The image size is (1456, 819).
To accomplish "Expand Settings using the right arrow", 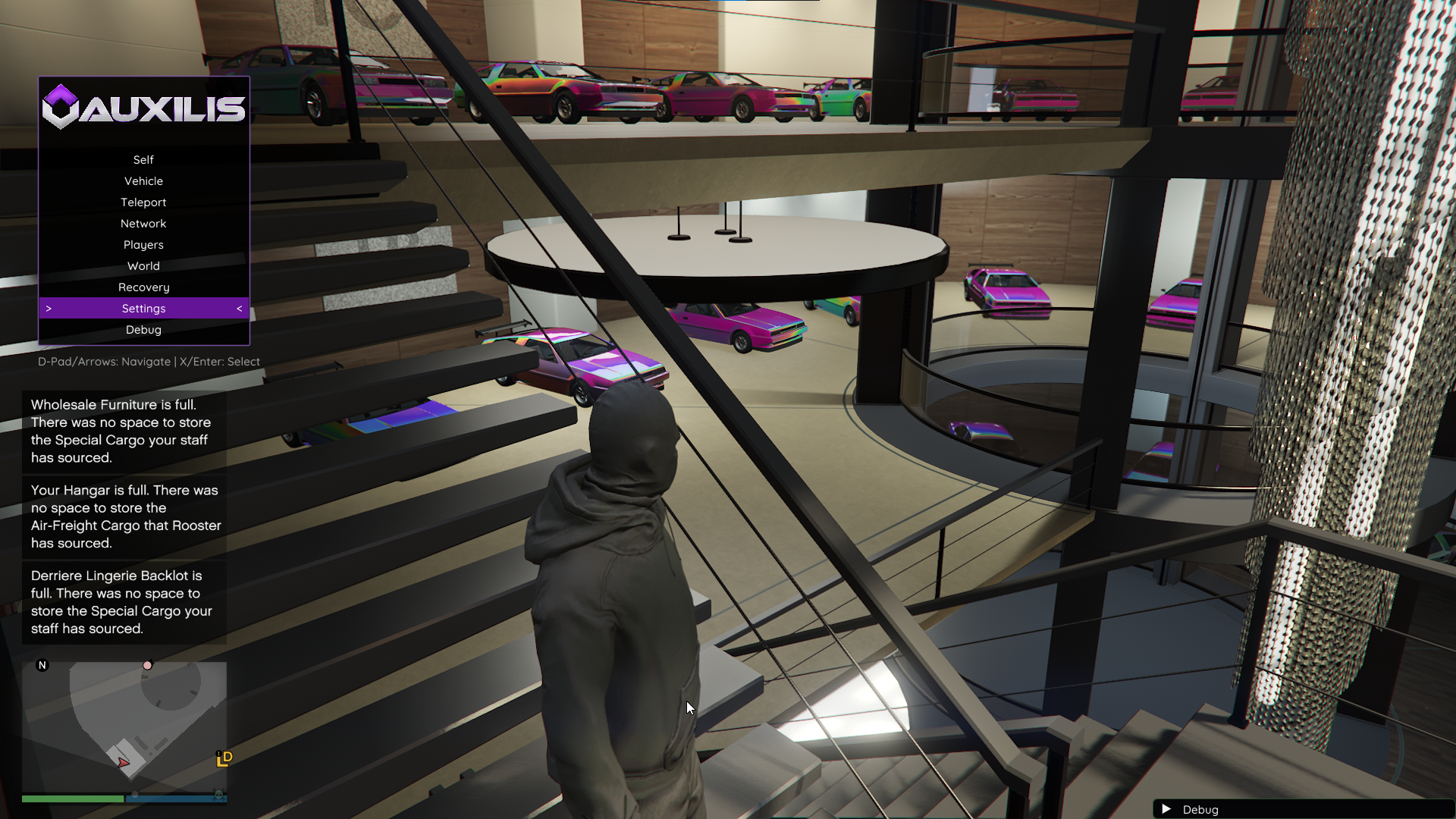I will pos(49,308).
